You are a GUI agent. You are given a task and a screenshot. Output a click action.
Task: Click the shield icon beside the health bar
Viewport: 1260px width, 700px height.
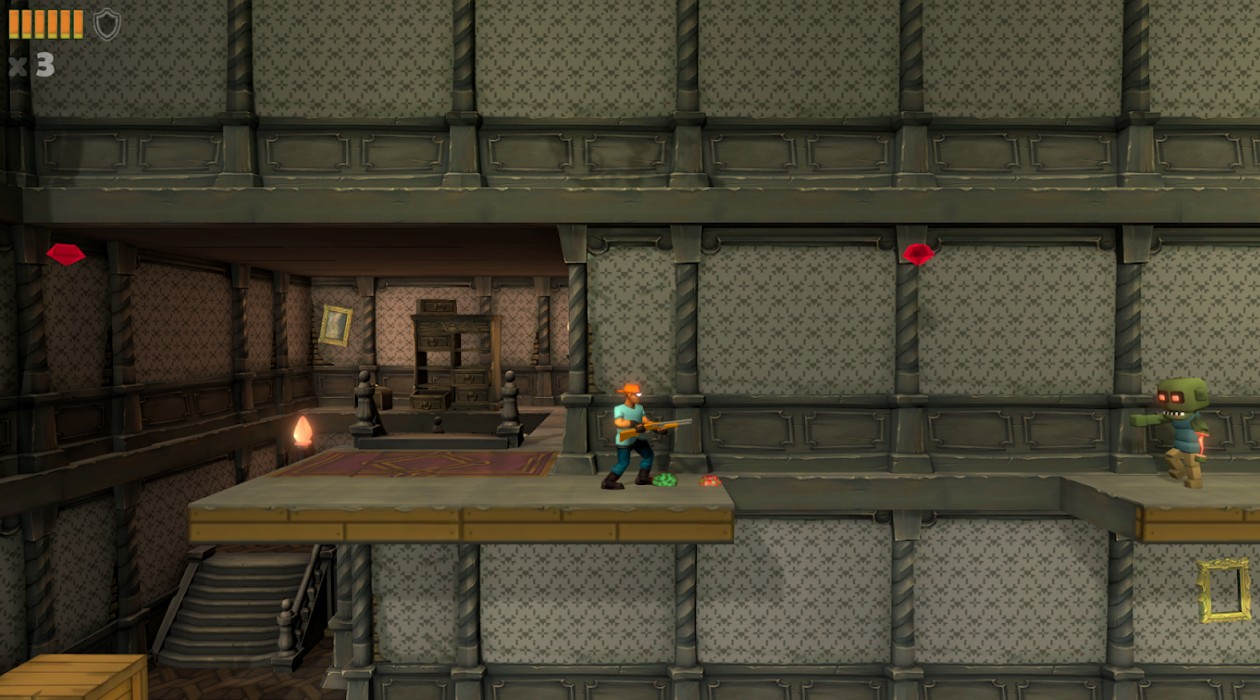[x=107, y=24]
